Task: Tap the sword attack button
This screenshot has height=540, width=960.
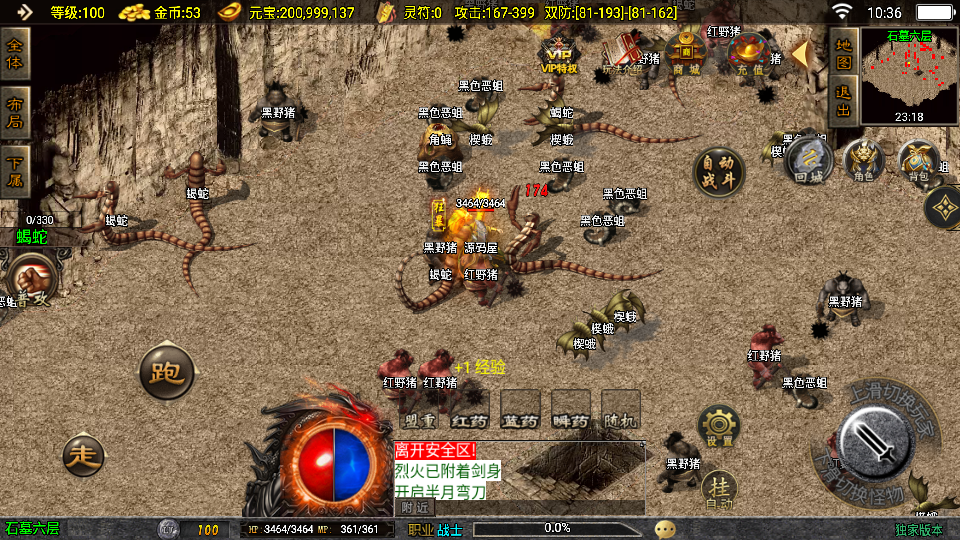Action: tap(876, 439)
